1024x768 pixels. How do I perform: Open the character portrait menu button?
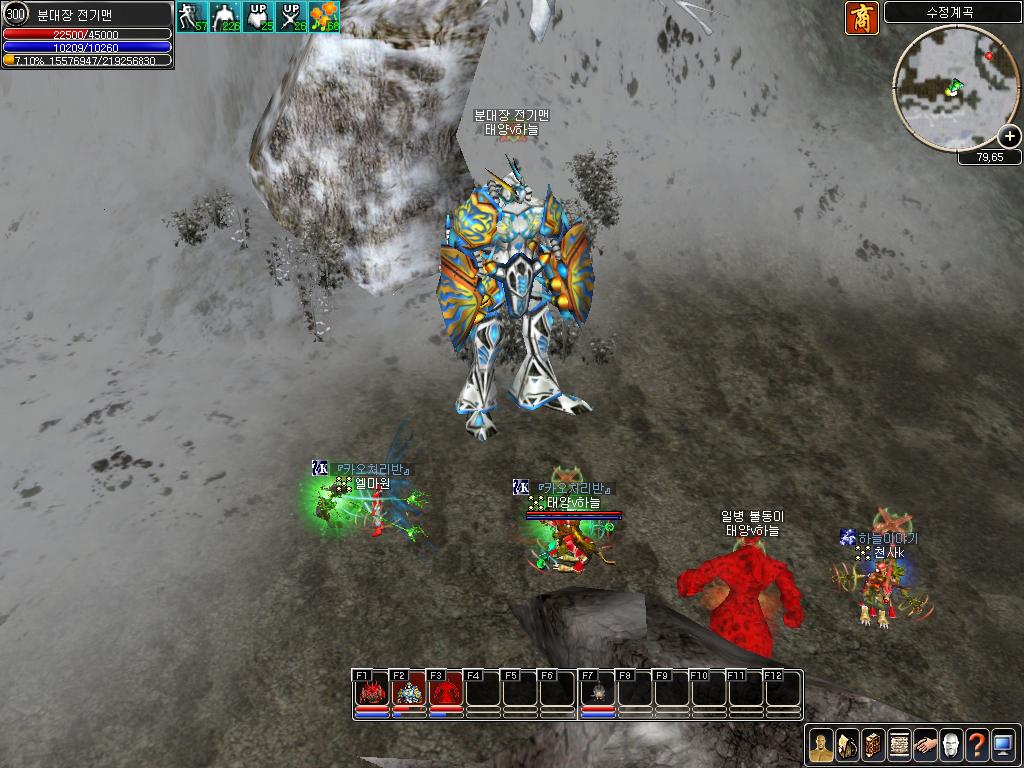[x=821, y=744]
